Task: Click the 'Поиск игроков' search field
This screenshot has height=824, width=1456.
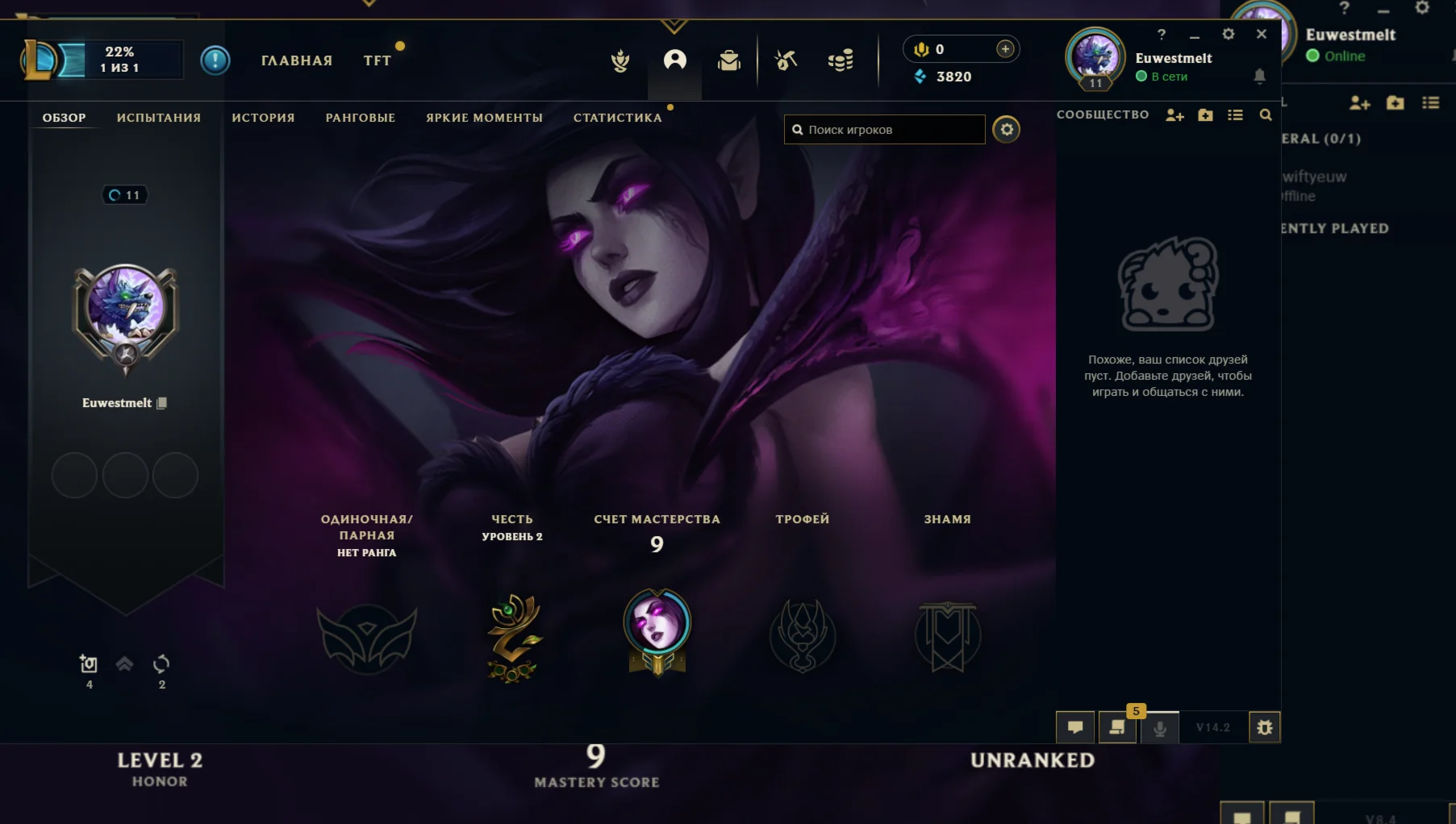Action: [884, 129]
